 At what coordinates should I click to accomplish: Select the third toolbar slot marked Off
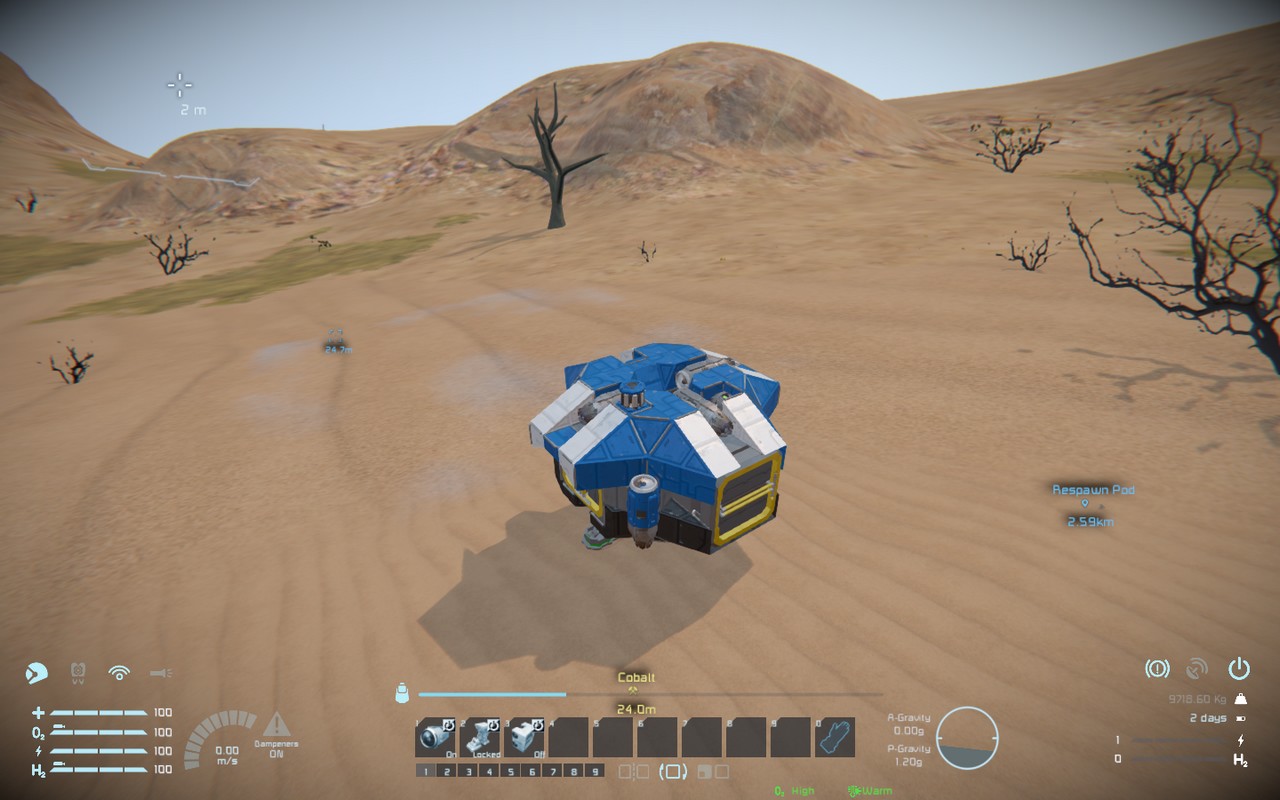pyautogui.click(x=523, y=737)
